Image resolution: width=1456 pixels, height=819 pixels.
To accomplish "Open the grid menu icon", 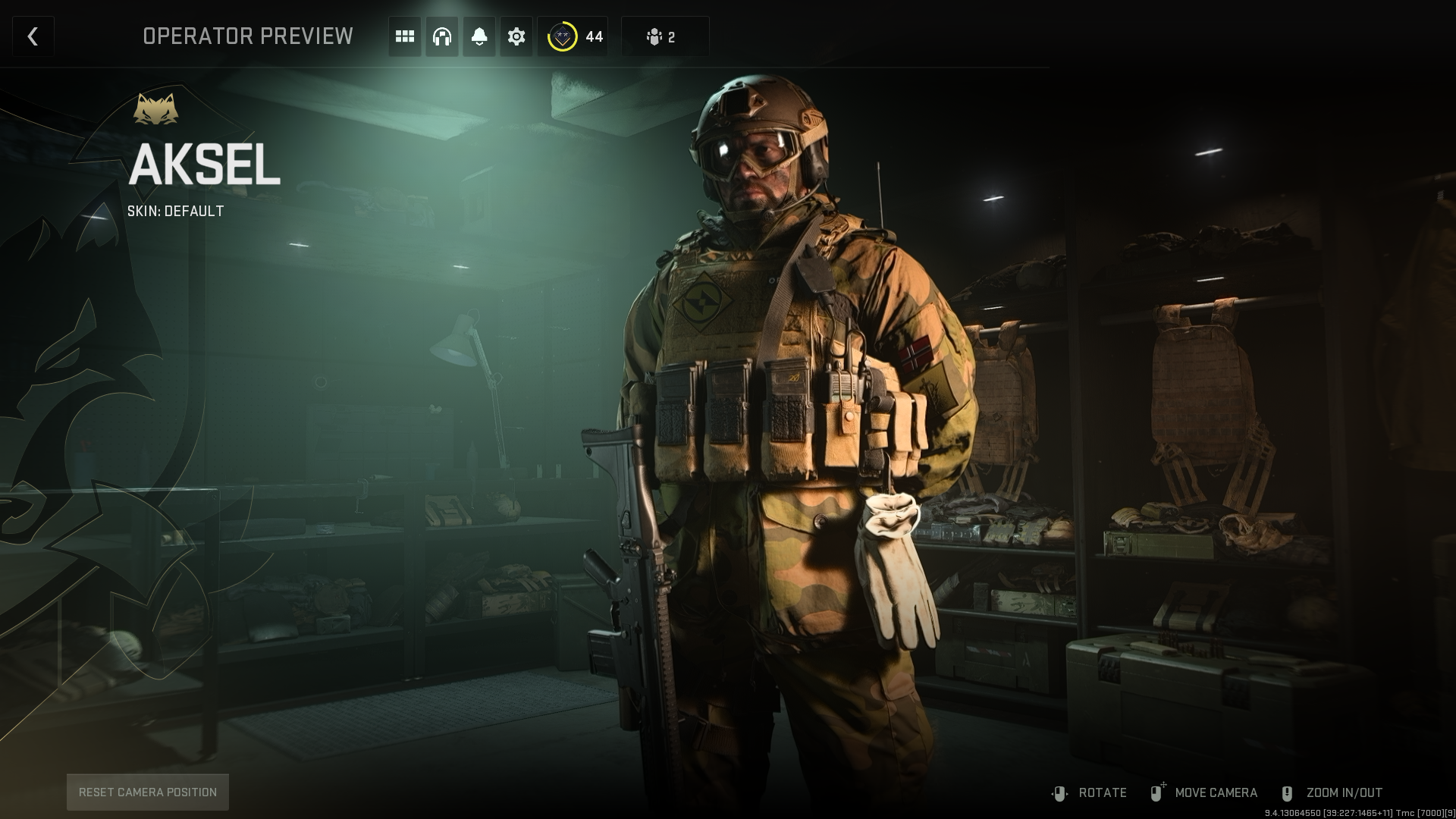I will click(x=405, y=36).
